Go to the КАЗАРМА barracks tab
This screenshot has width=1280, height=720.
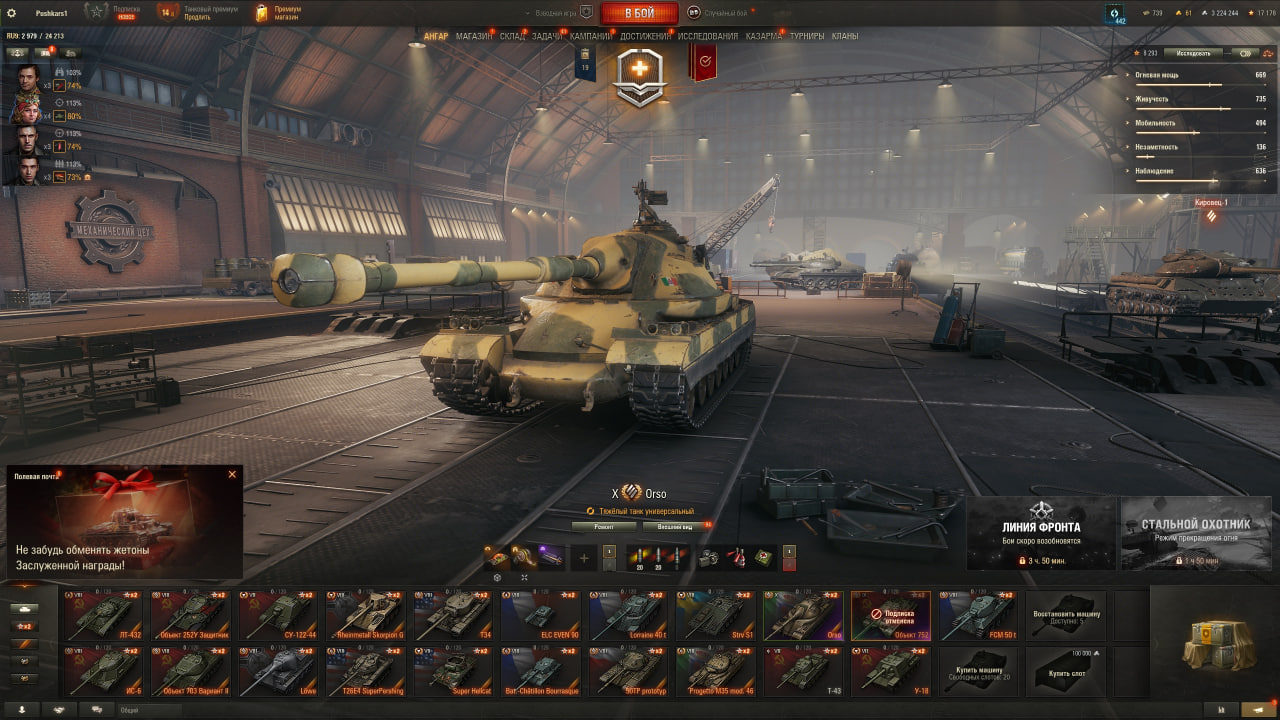point(764,36)
